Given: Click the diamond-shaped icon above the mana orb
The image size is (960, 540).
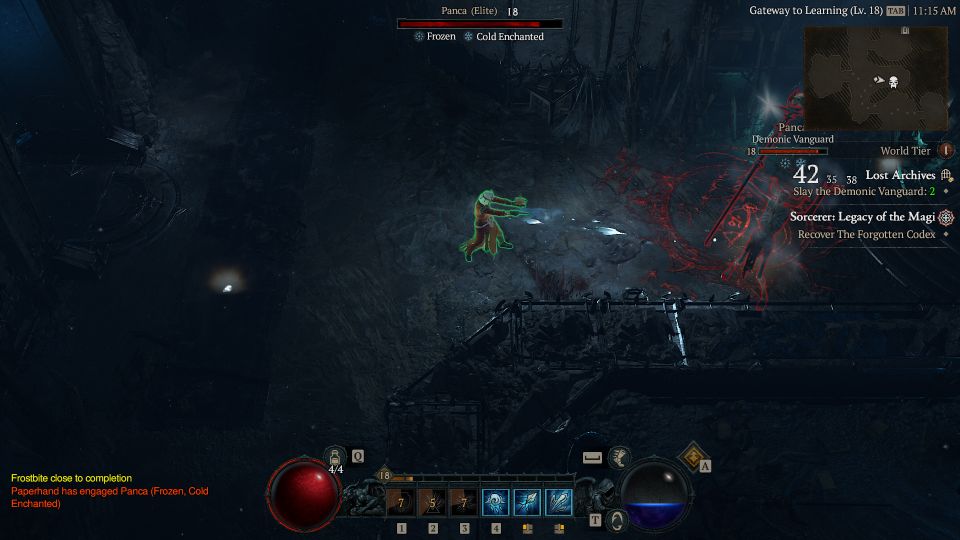Looking at the screenshot, I should (x=692, y=458).
